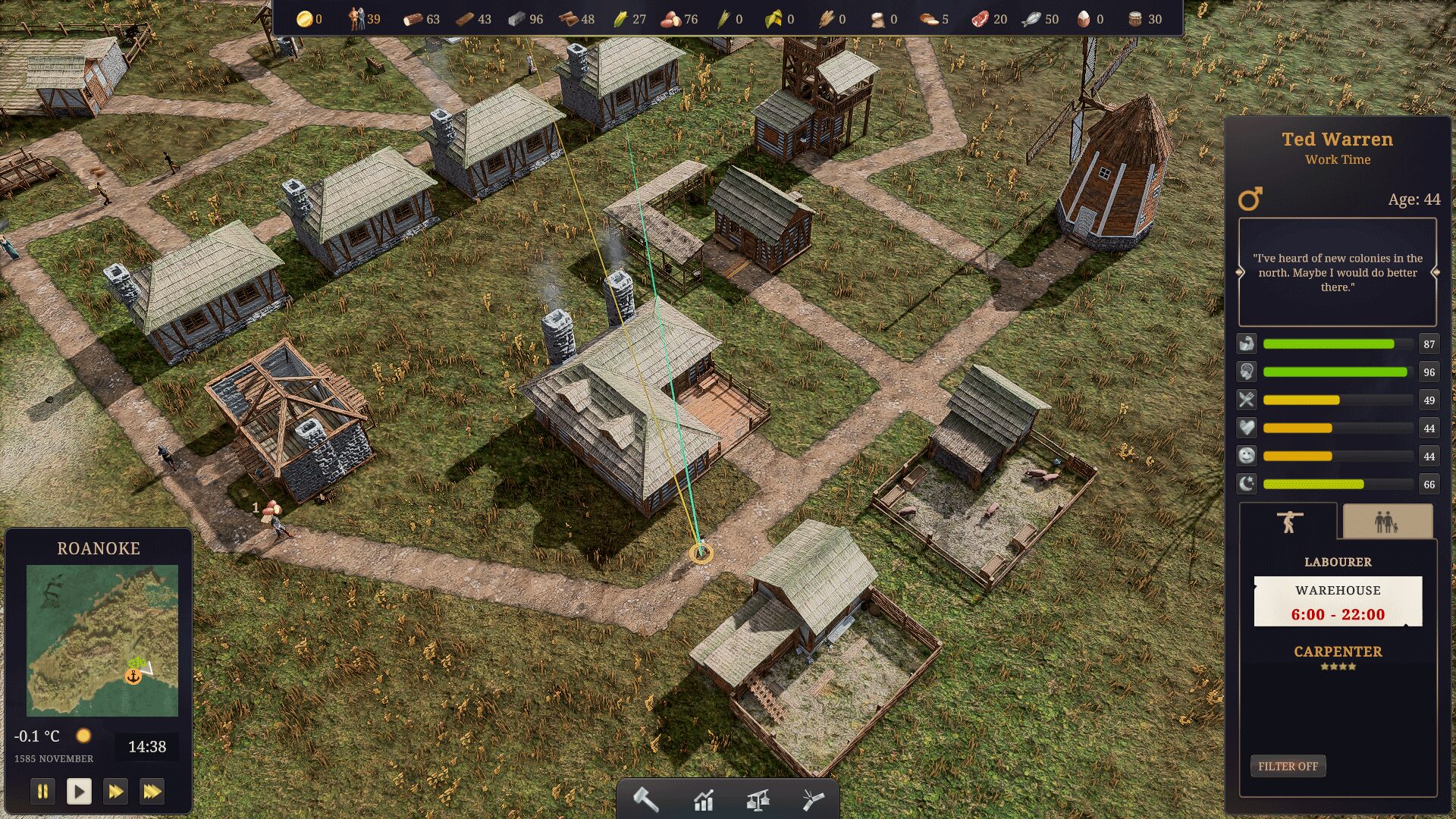Screen dimensions: 1456x819
Task: Open the hammer build menu
Action: pyautogui.click(x=645, y=799)
